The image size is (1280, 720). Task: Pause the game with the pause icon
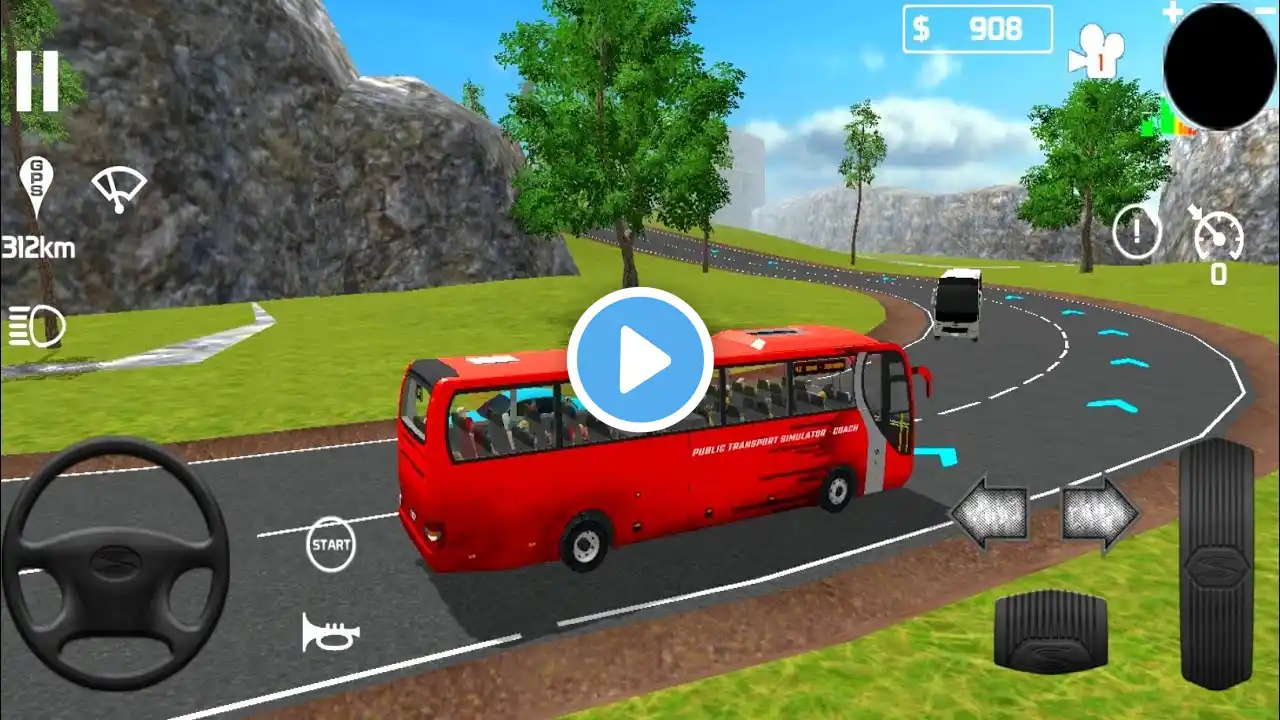coord(37,81)
